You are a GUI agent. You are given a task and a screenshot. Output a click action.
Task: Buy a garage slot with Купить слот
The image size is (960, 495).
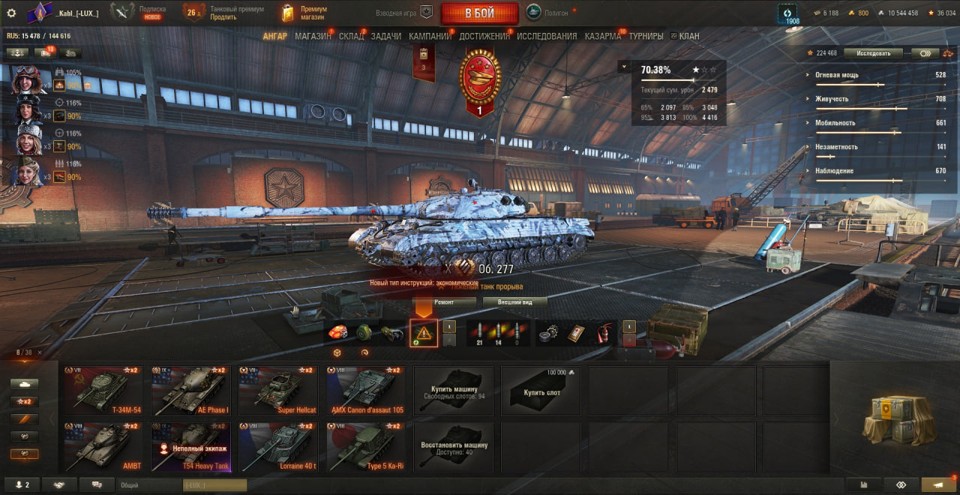point(541,389)
